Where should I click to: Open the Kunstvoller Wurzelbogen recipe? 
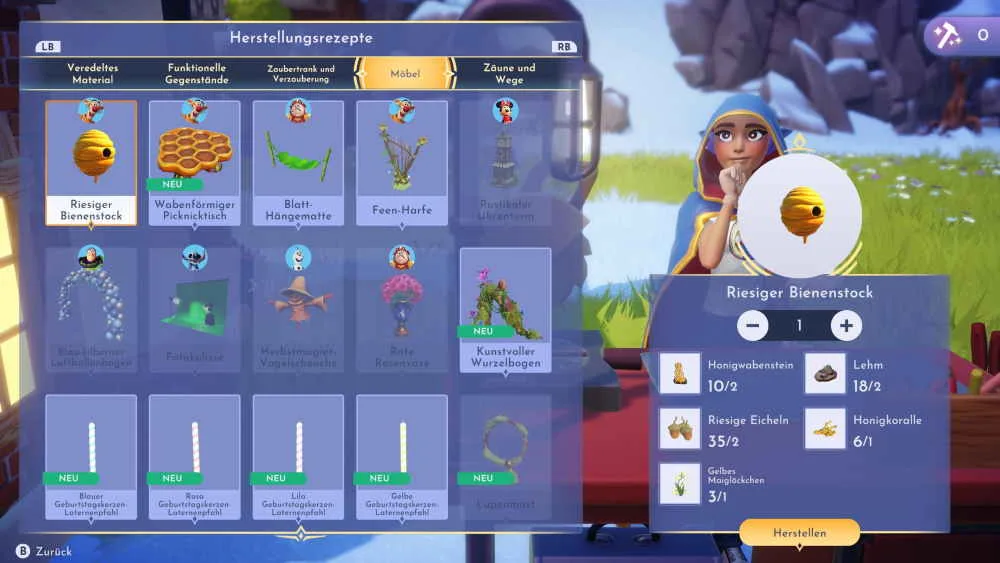[x=505, y=309]
